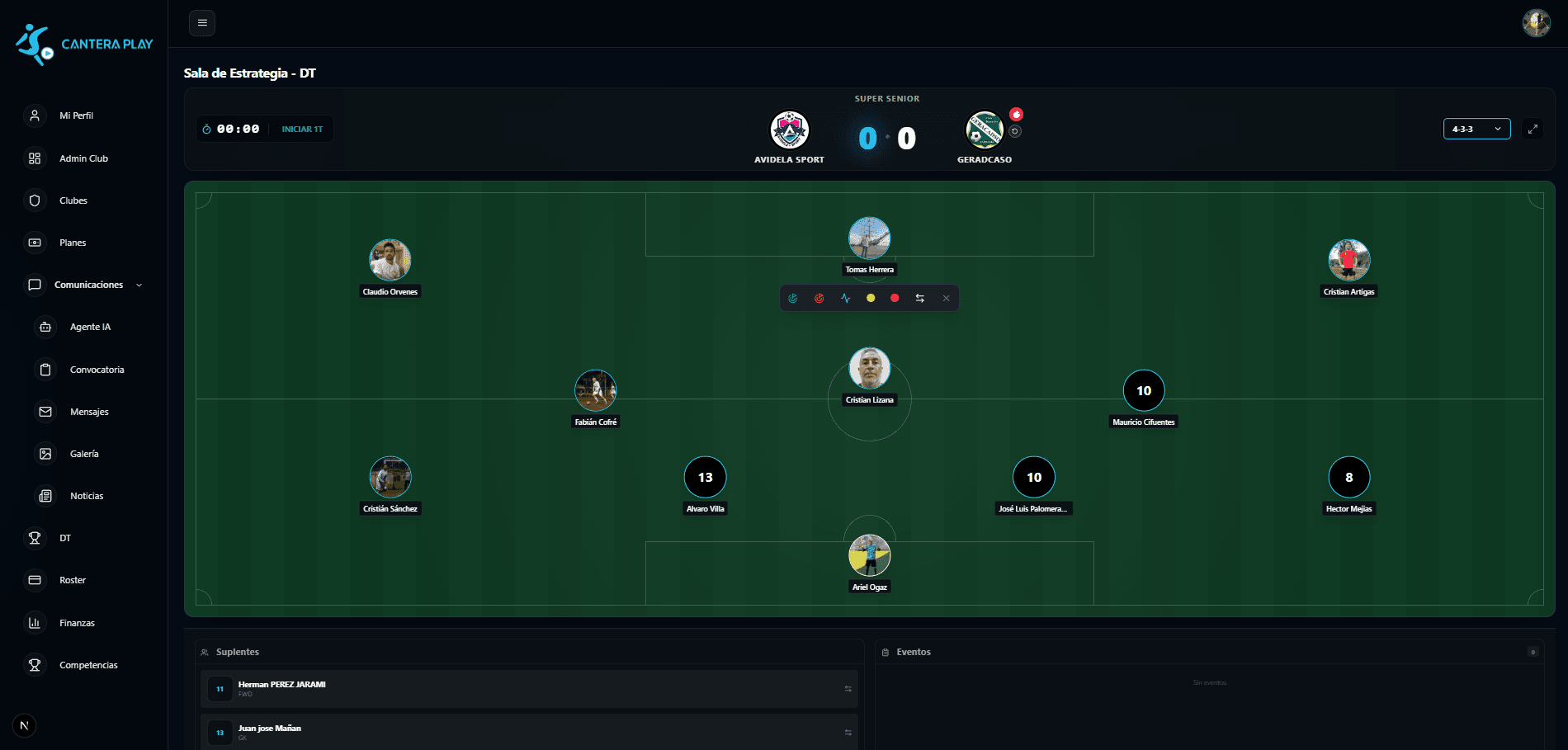This screenshot has height=750, width=1568.
Task: Give a red card from the player toolbar
Action: pos(895,299)
